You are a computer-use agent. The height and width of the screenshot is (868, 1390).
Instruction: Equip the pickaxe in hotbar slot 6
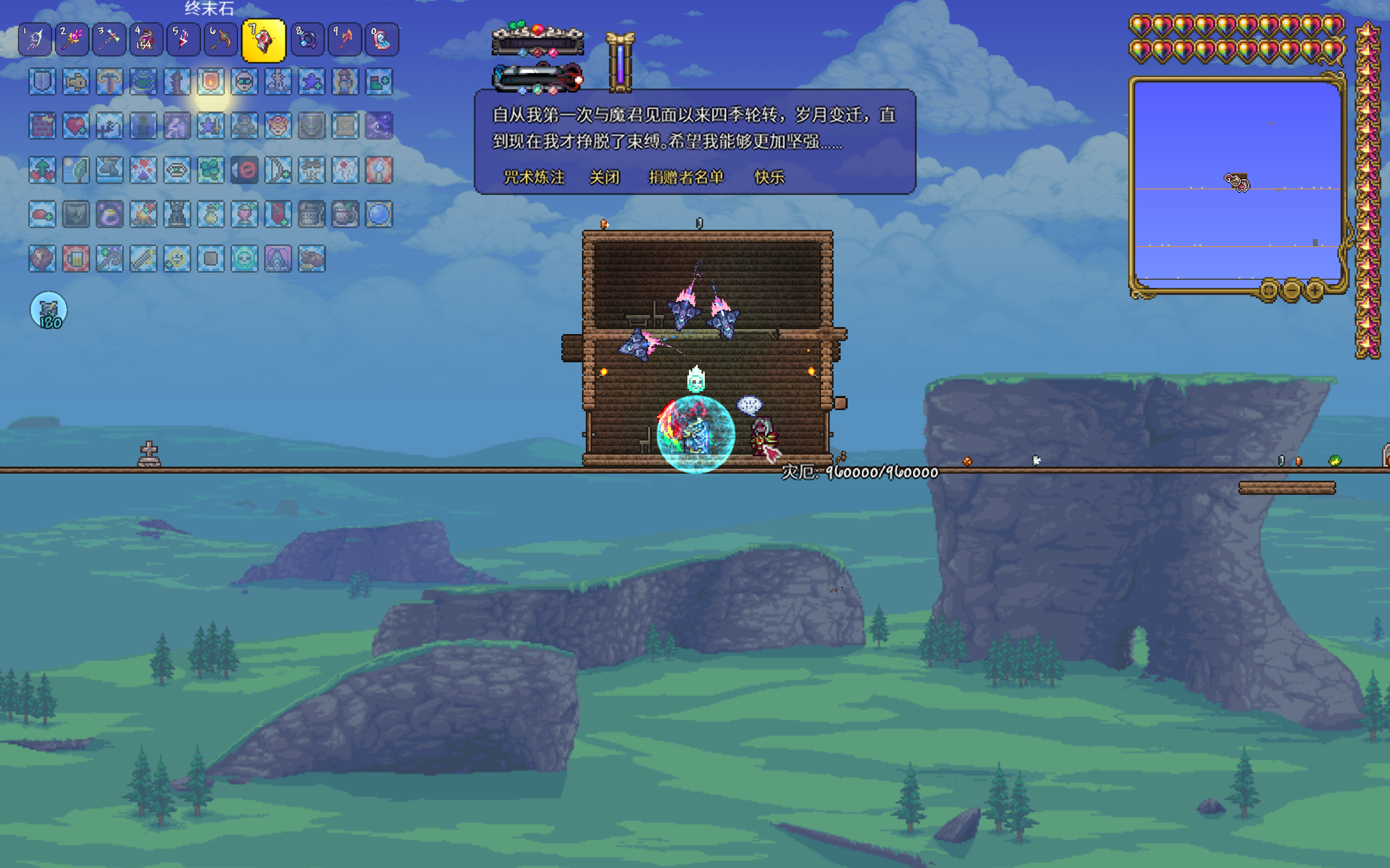(x=221, y=40)
